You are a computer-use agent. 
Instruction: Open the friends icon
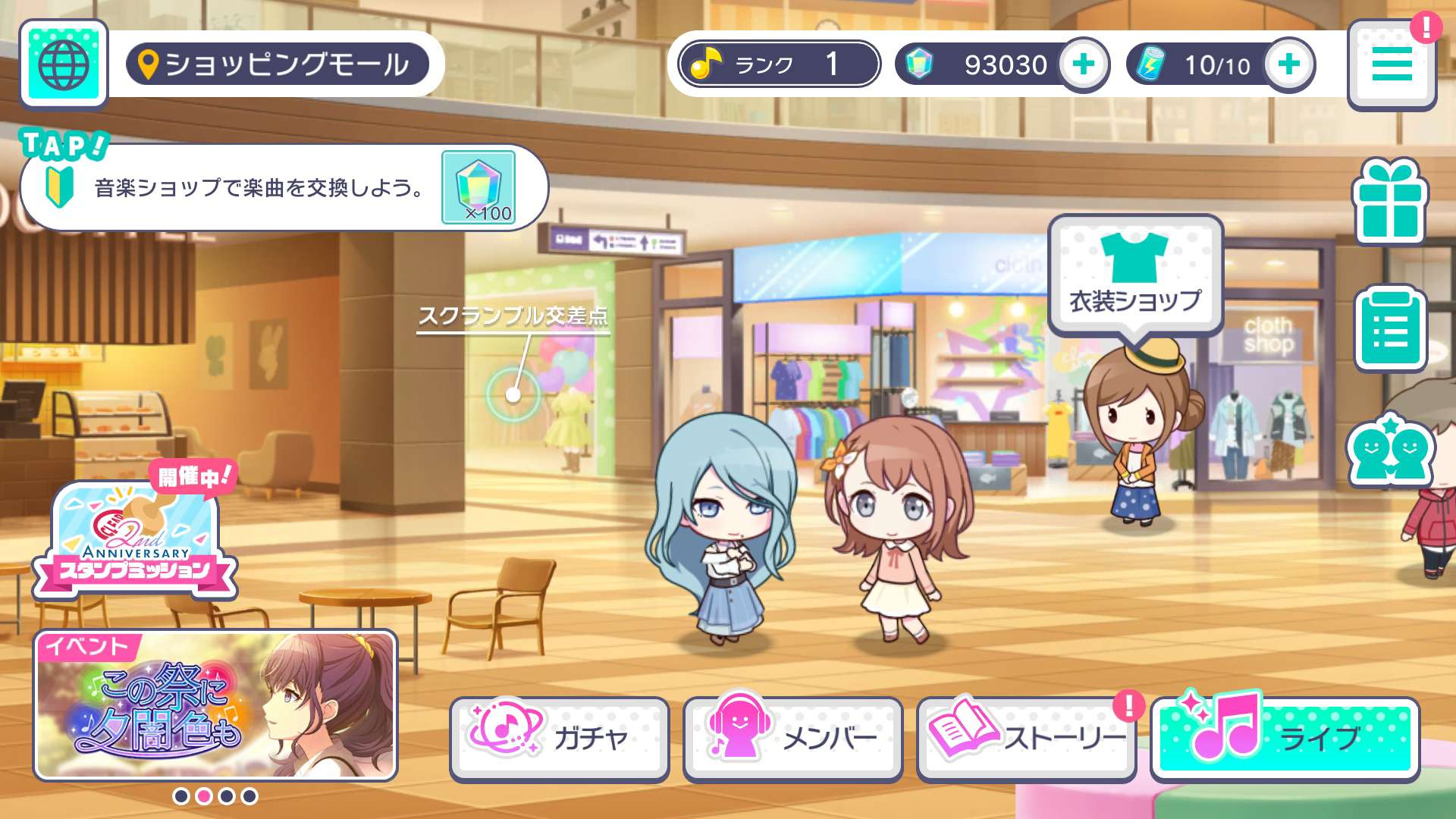pos(1390,451)
